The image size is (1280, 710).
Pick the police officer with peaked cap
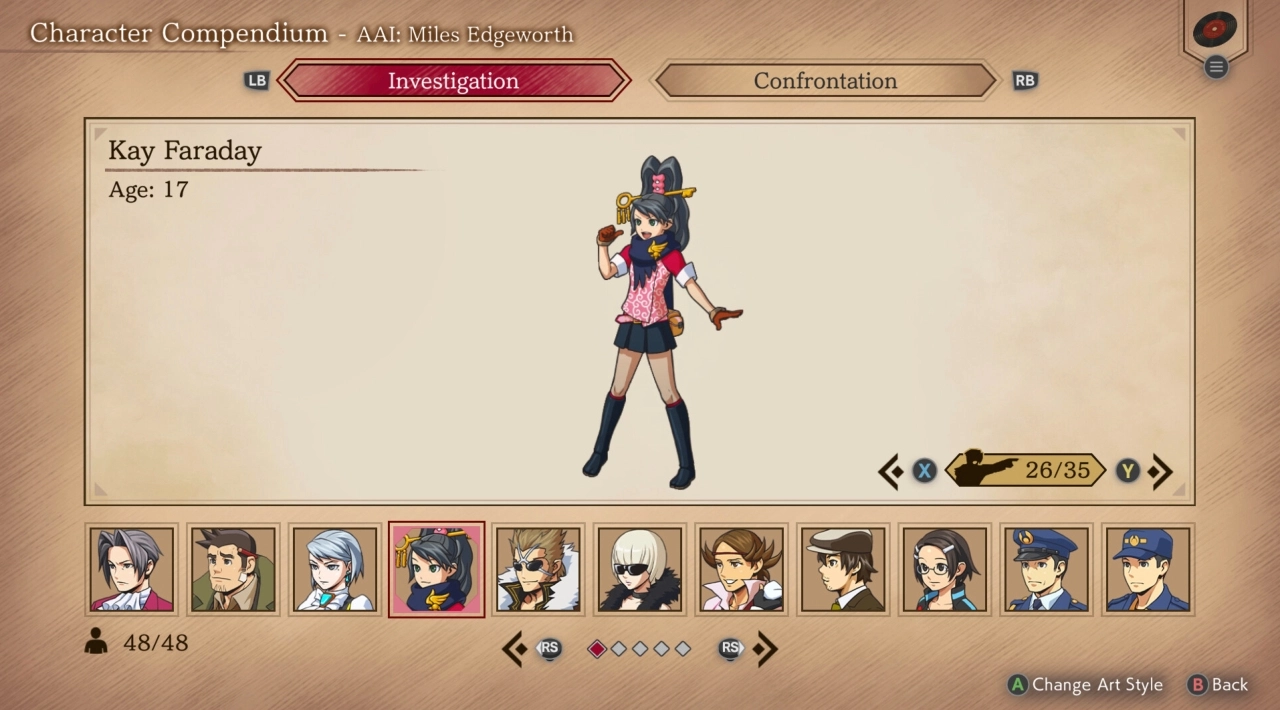click(x=1045, y=570)
